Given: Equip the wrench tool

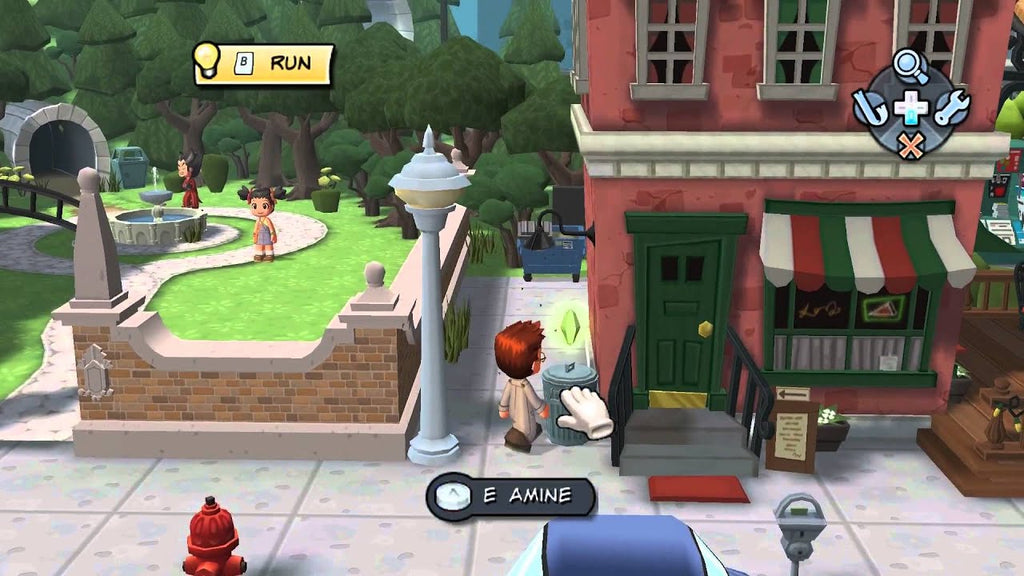Looking at the screenshot, I should click(x=951, y=107).
